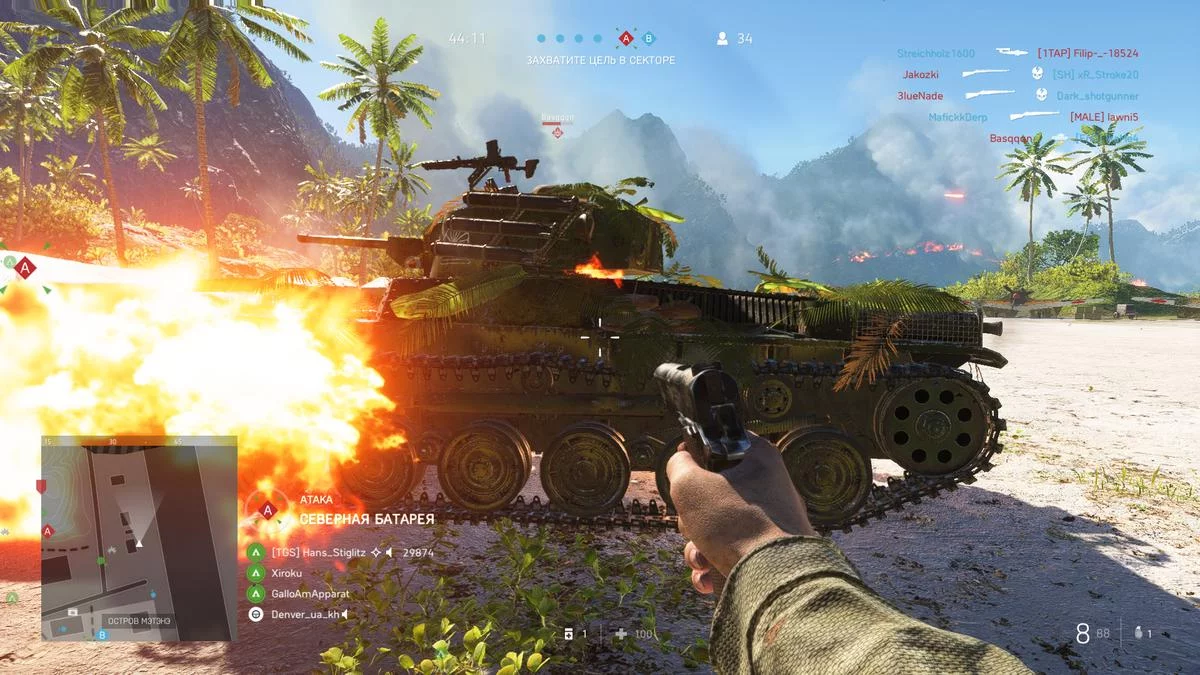Image resolution: width=1200 pixels, height=675 pixels.
Task: Select Denver_ua_kh in the squad list
Action: (305, 614)
